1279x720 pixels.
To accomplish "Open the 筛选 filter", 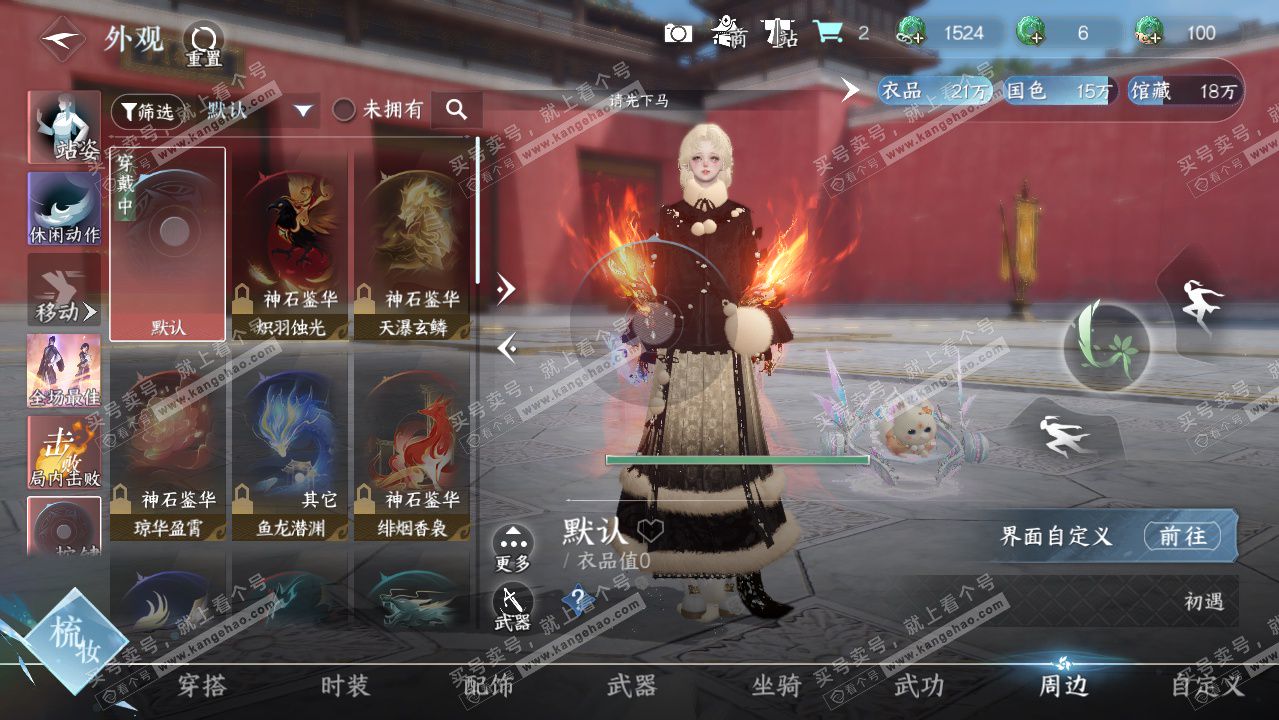I will click(x=148, y=111).
